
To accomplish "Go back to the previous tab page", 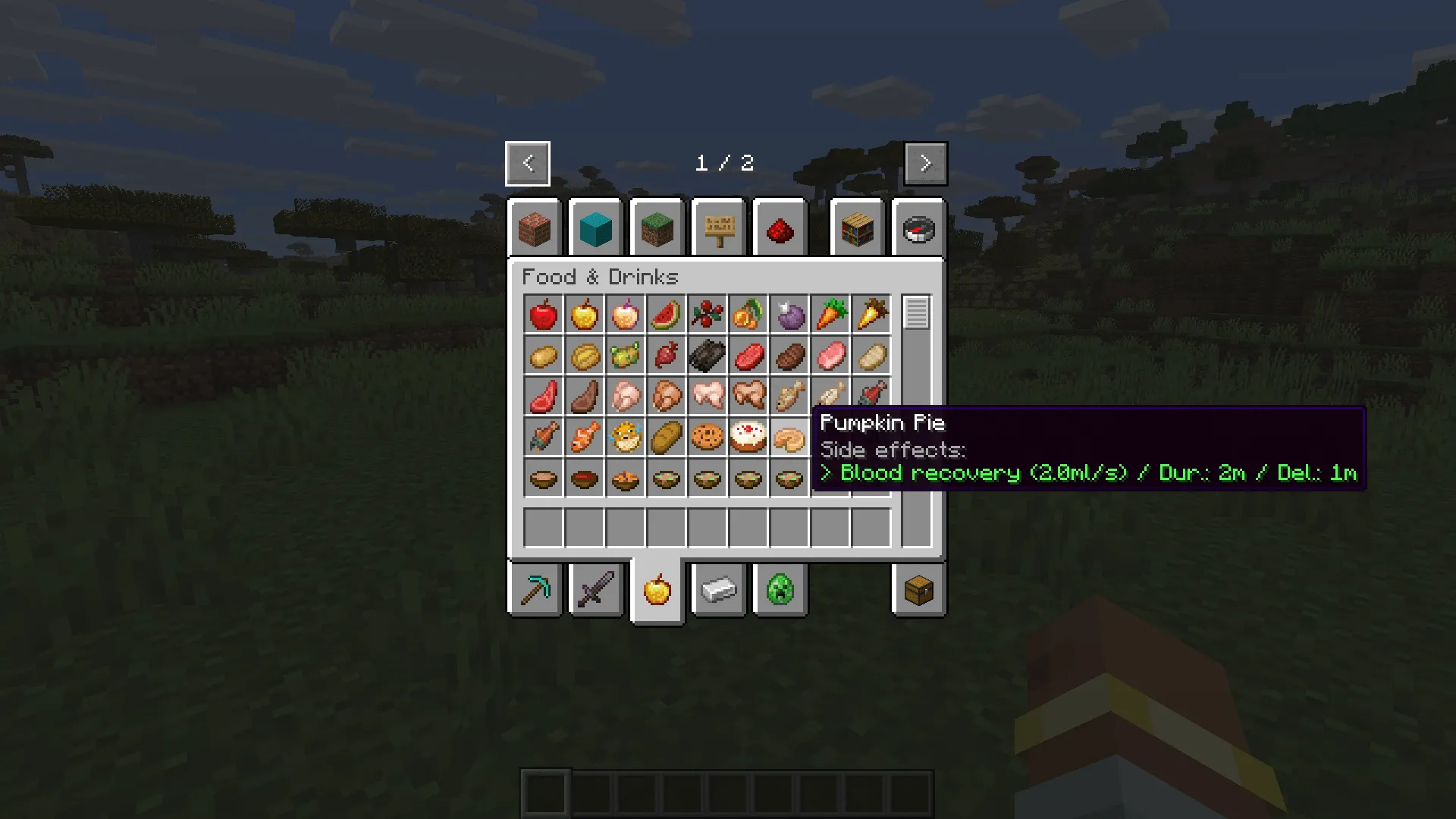I will click(527, 163).
